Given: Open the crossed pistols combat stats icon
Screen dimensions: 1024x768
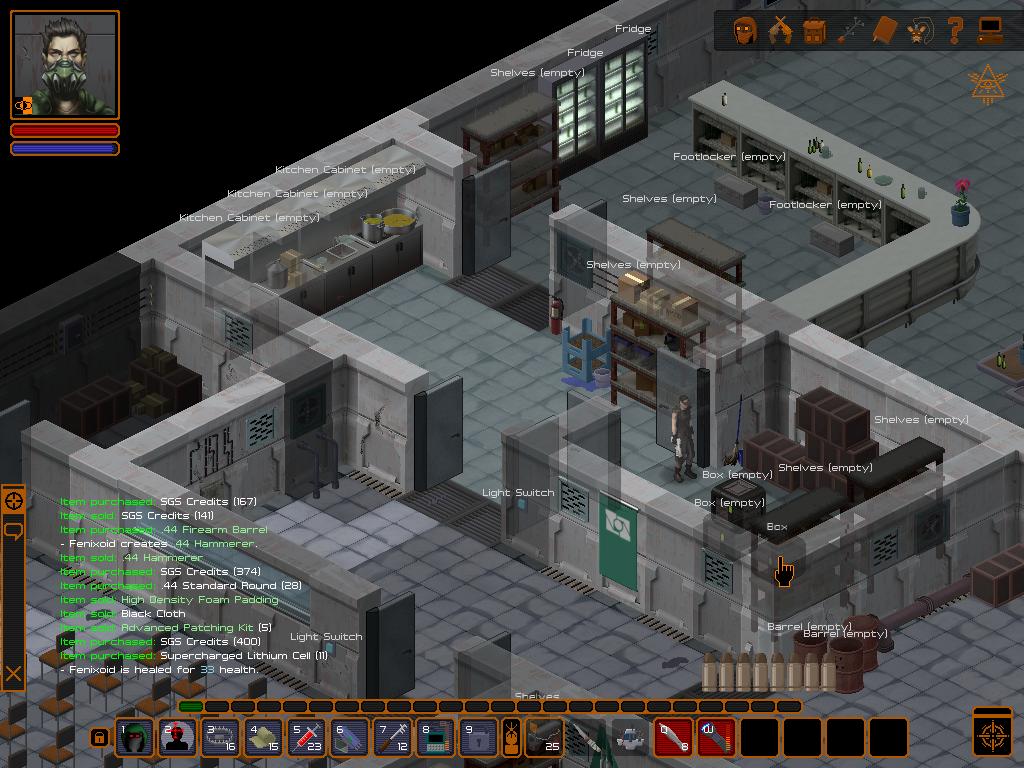Looking at the screenshot, I should [x=780, y=31].
